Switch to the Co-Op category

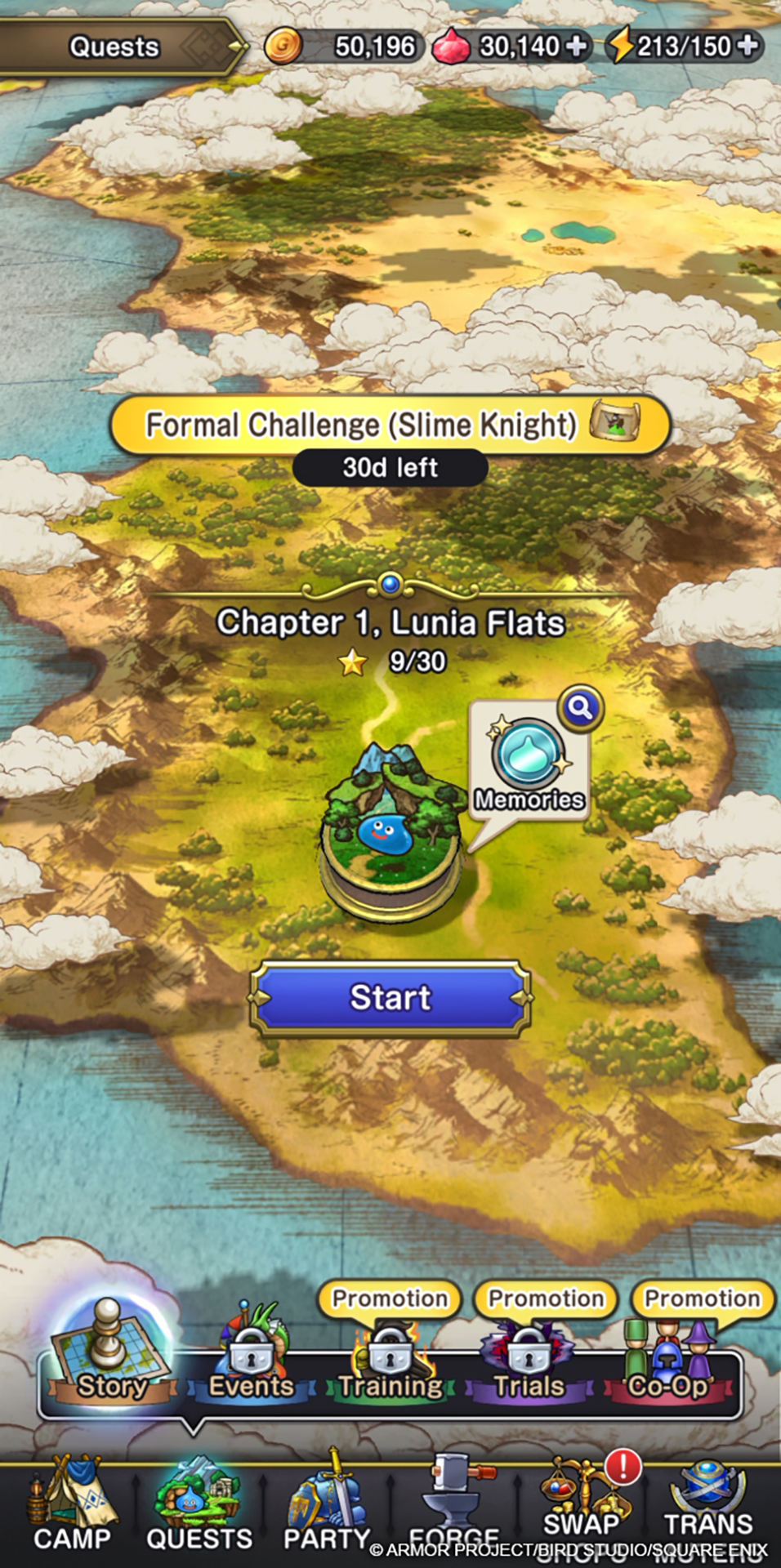[x=668, y=1362]
